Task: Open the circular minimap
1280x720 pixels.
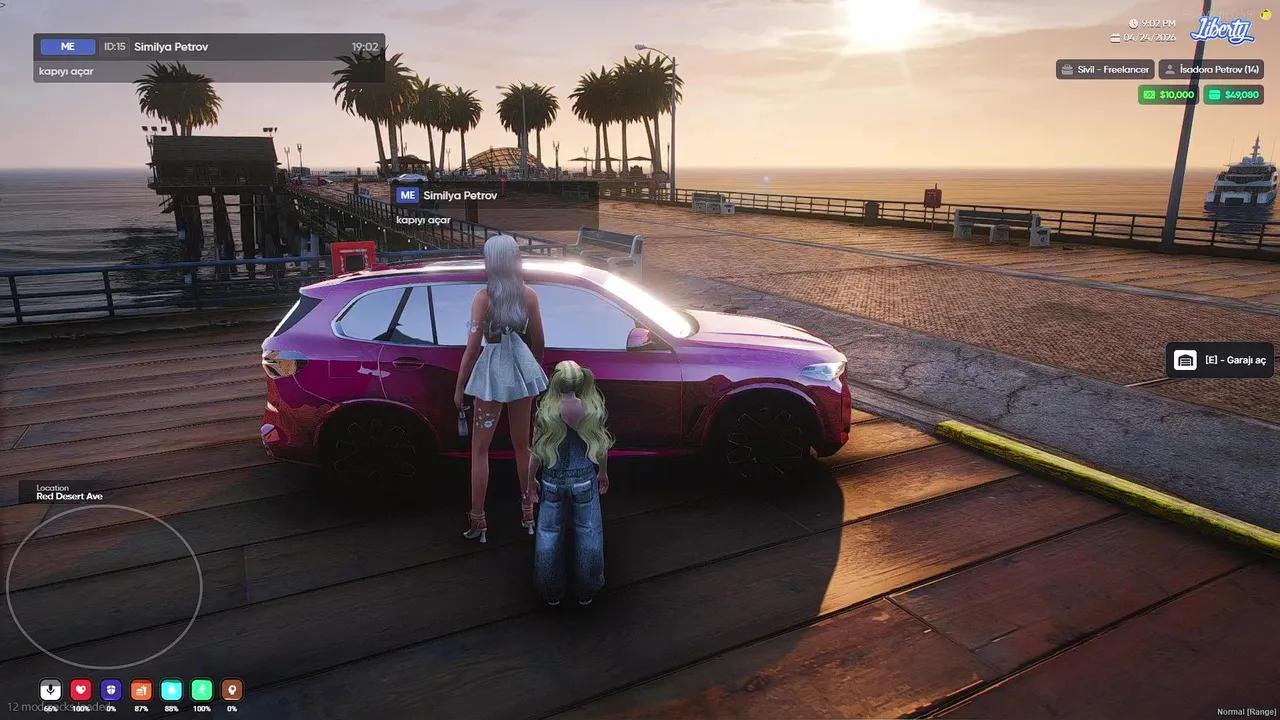Action: click(104, 586)
